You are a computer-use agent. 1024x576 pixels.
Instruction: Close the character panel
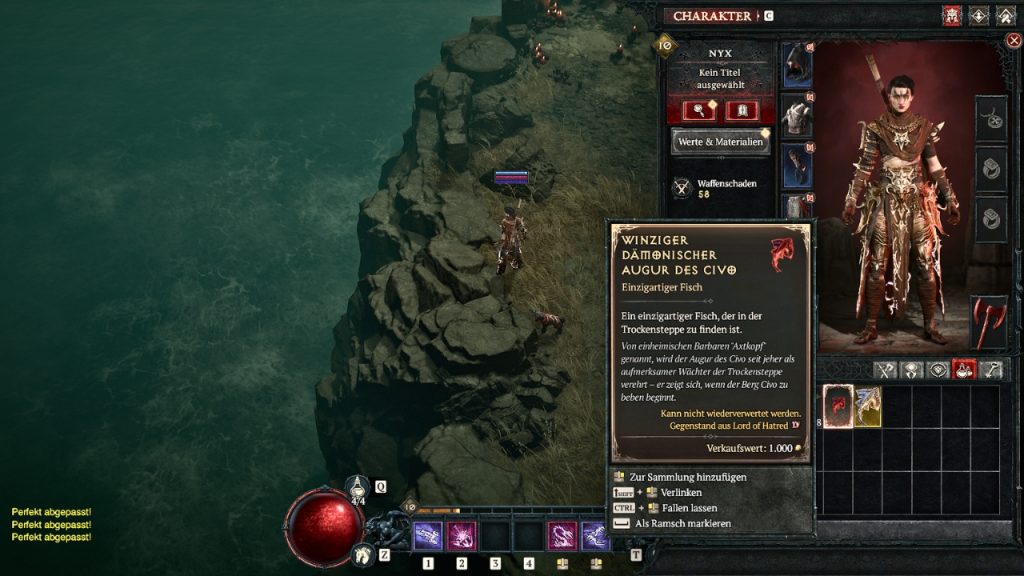click(1013, 41)
